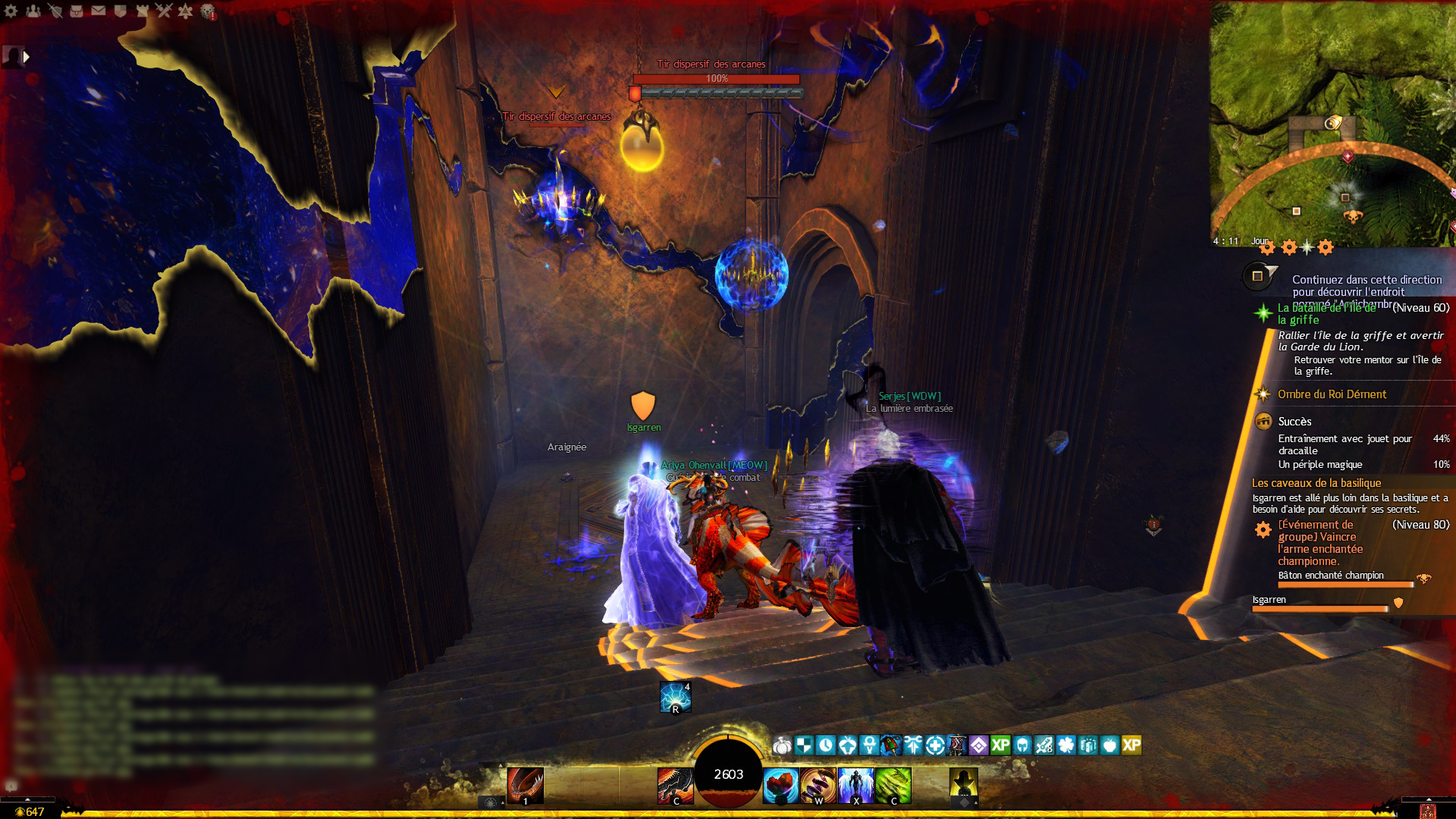Open the World vs World tower icon
This screenshot has width=1456, height=819.
(x=142, y=11)
